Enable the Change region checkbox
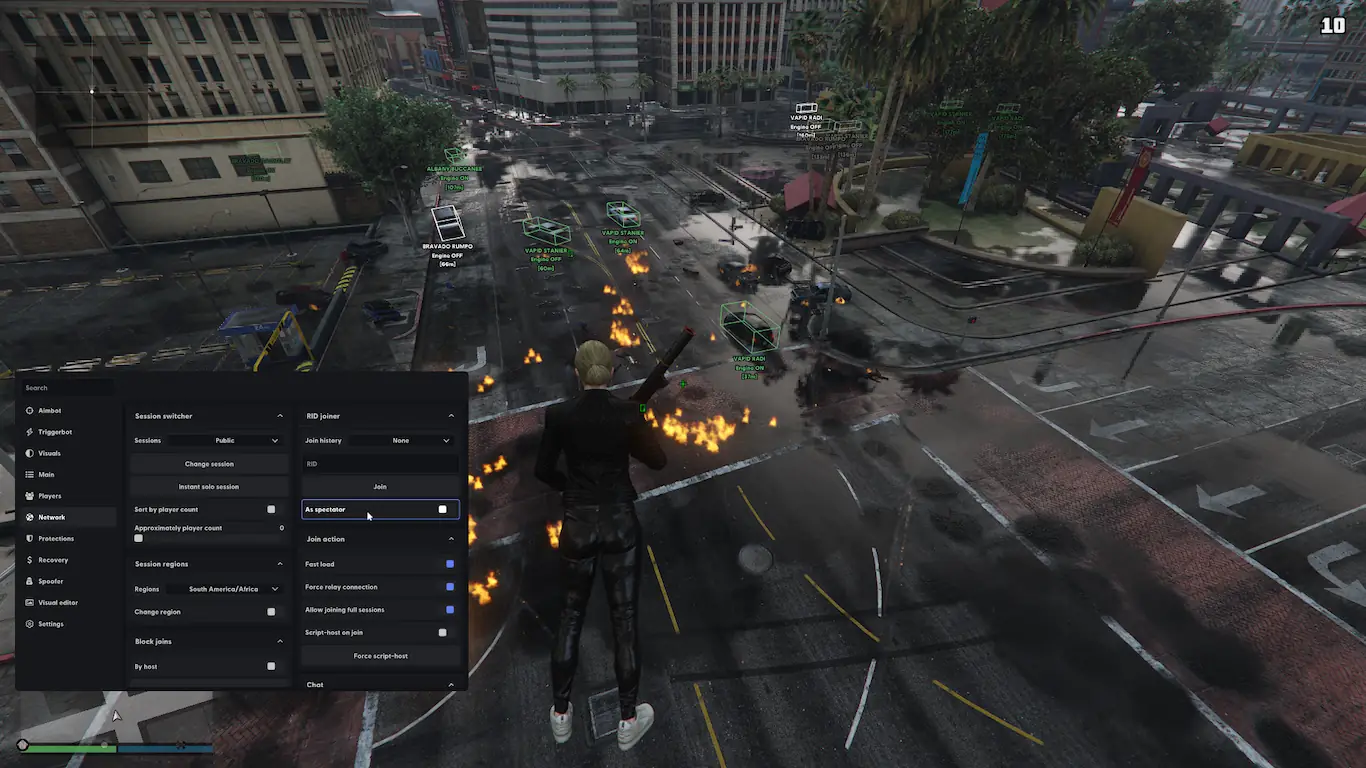 point(271,612)
